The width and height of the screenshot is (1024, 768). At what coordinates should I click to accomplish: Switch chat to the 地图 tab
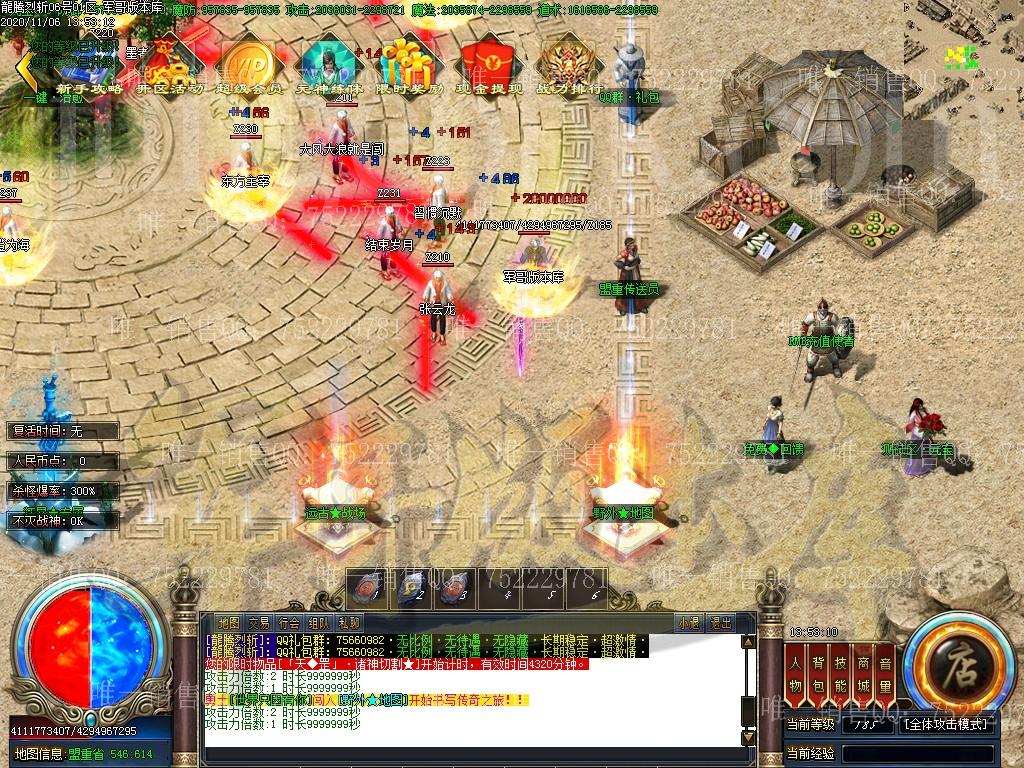[229, 622]
